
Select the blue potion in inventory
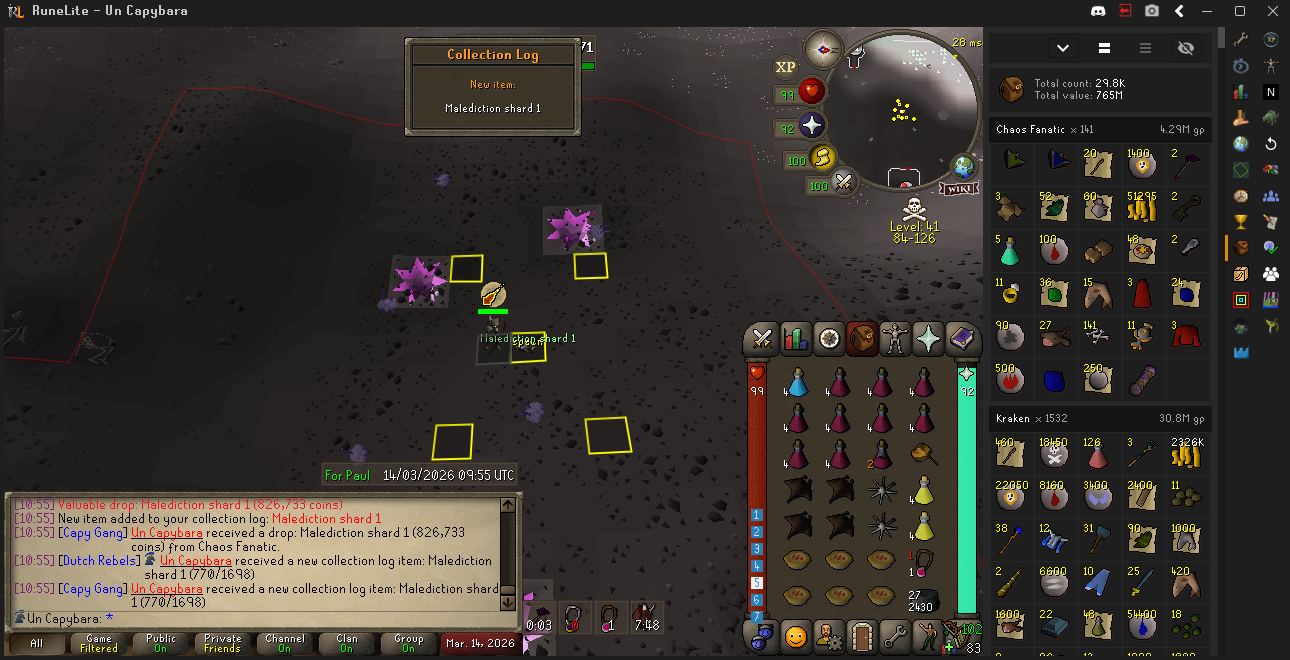797,382
